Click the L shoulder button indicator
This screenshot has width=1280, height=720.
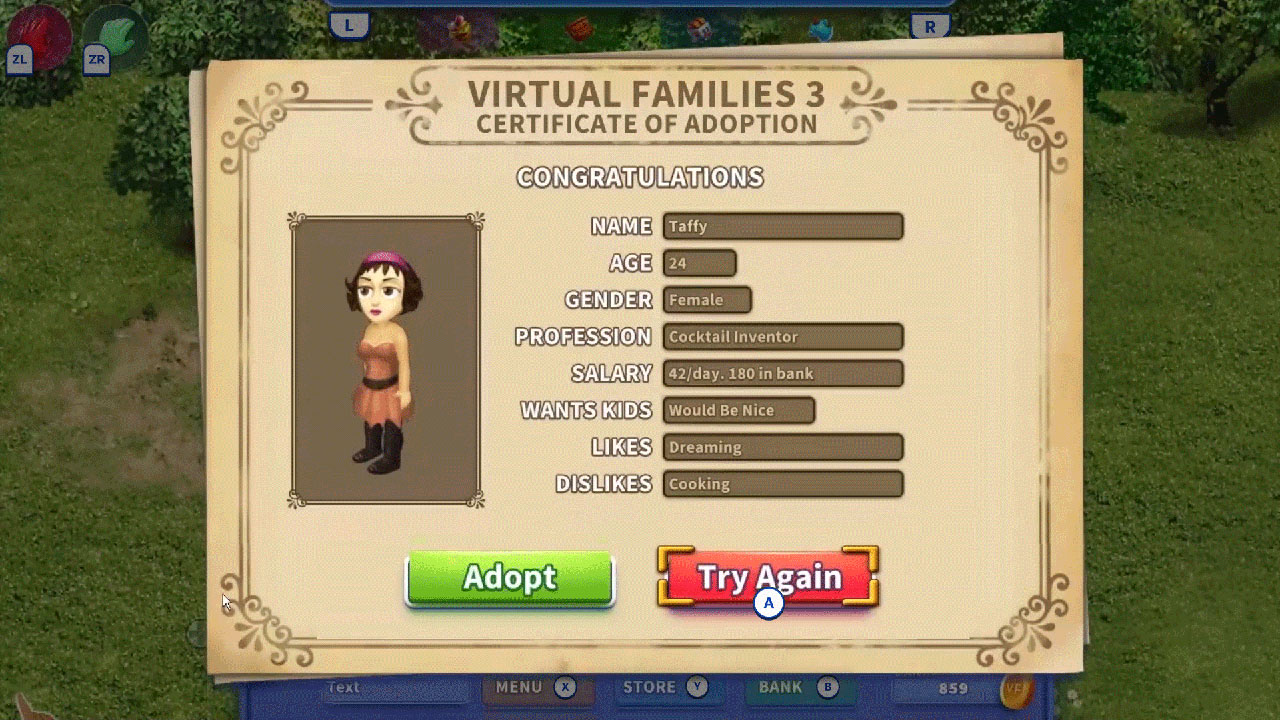(349, 26)
